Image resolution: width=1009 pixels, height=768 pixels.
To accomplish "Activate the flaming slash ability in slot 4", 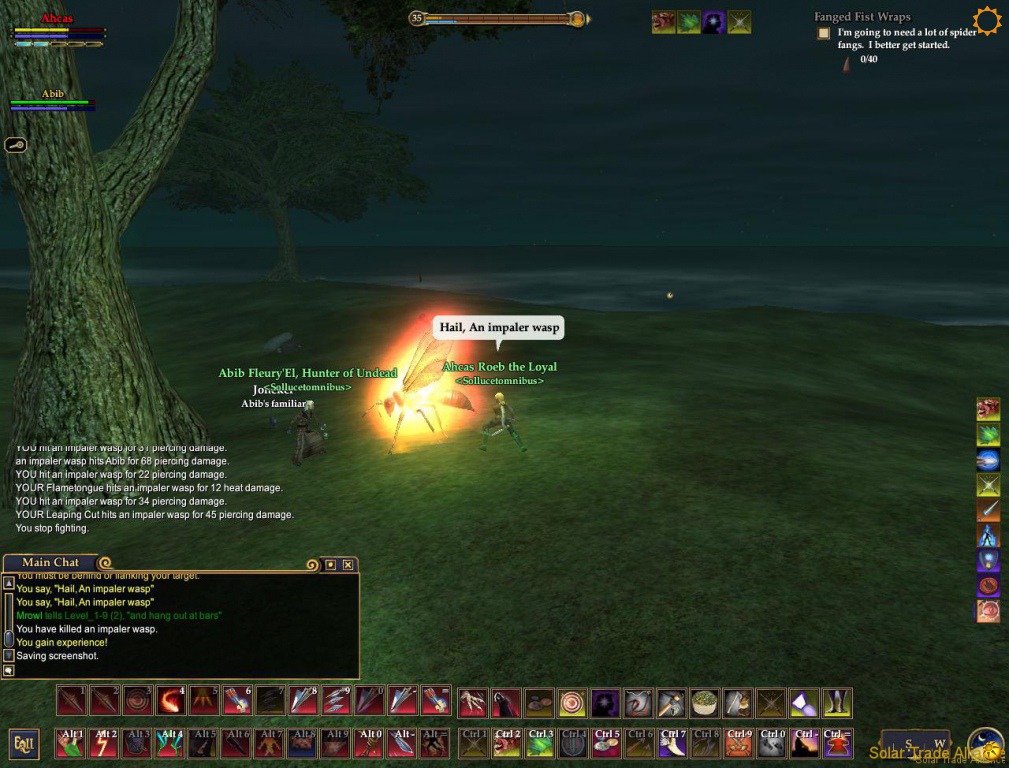I will click(x=171, y=701).
